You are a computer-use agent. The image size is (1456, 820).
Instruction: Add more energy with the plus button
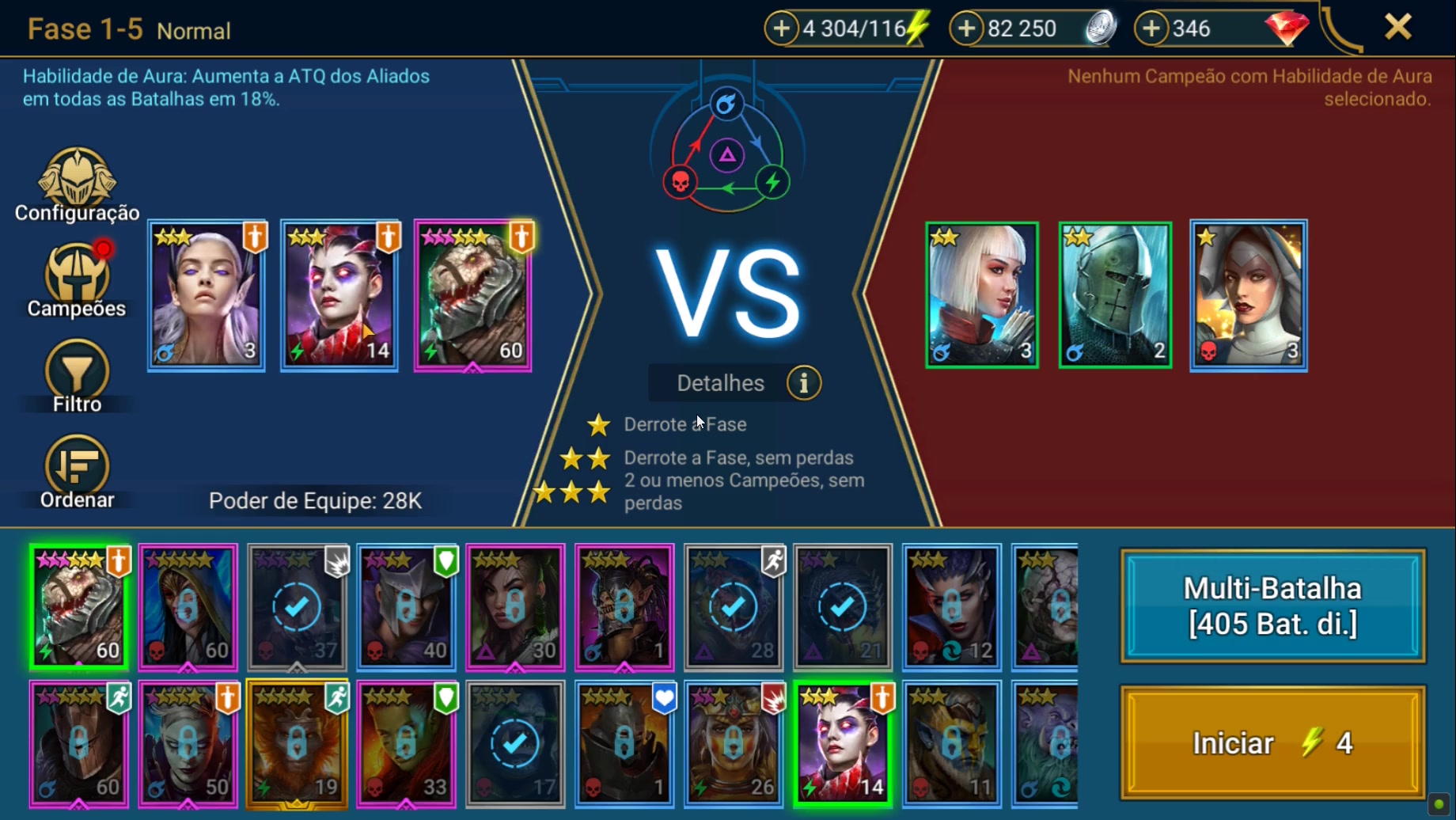tap(781, 28)
